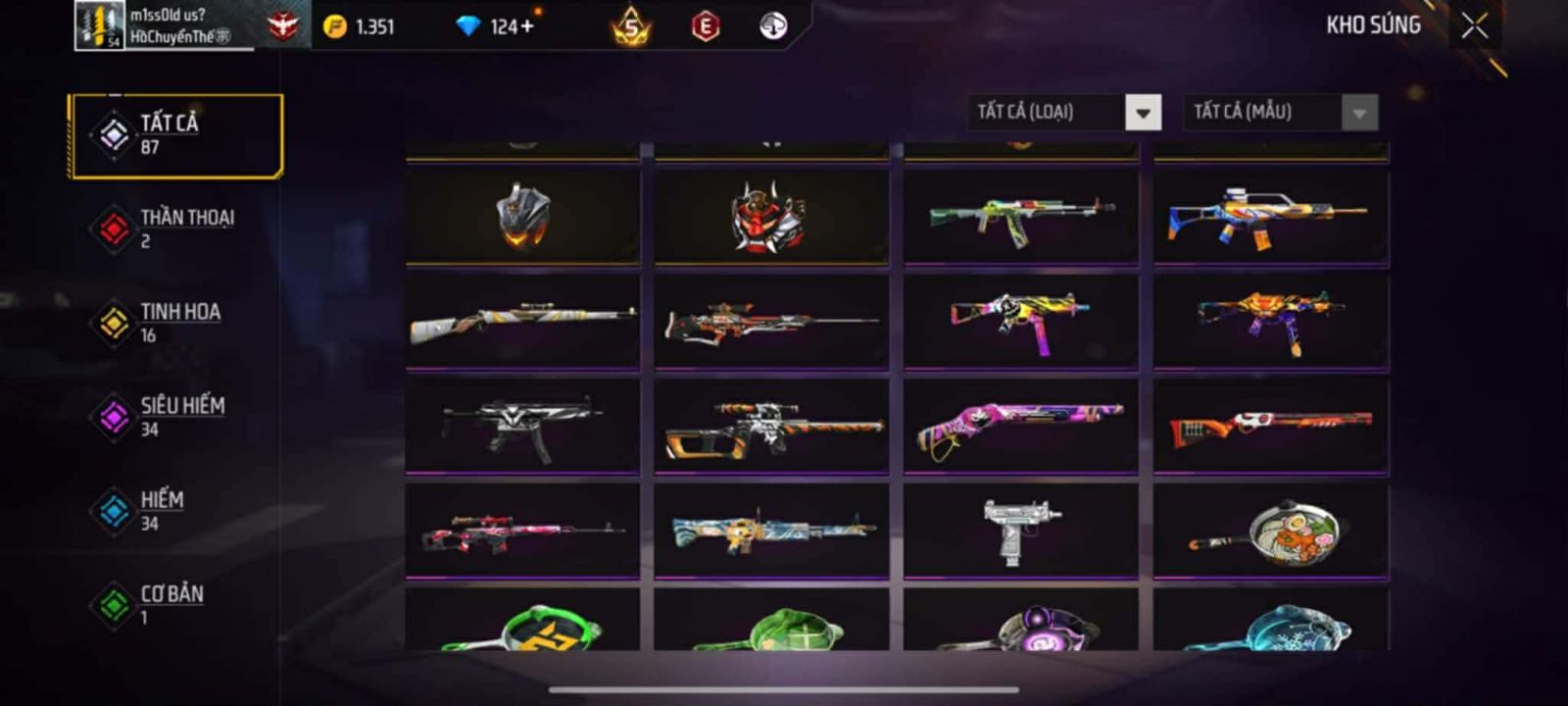Pick the white sniper rifle skin
Screen dimensions: 1568x706
tap(522, 322)
